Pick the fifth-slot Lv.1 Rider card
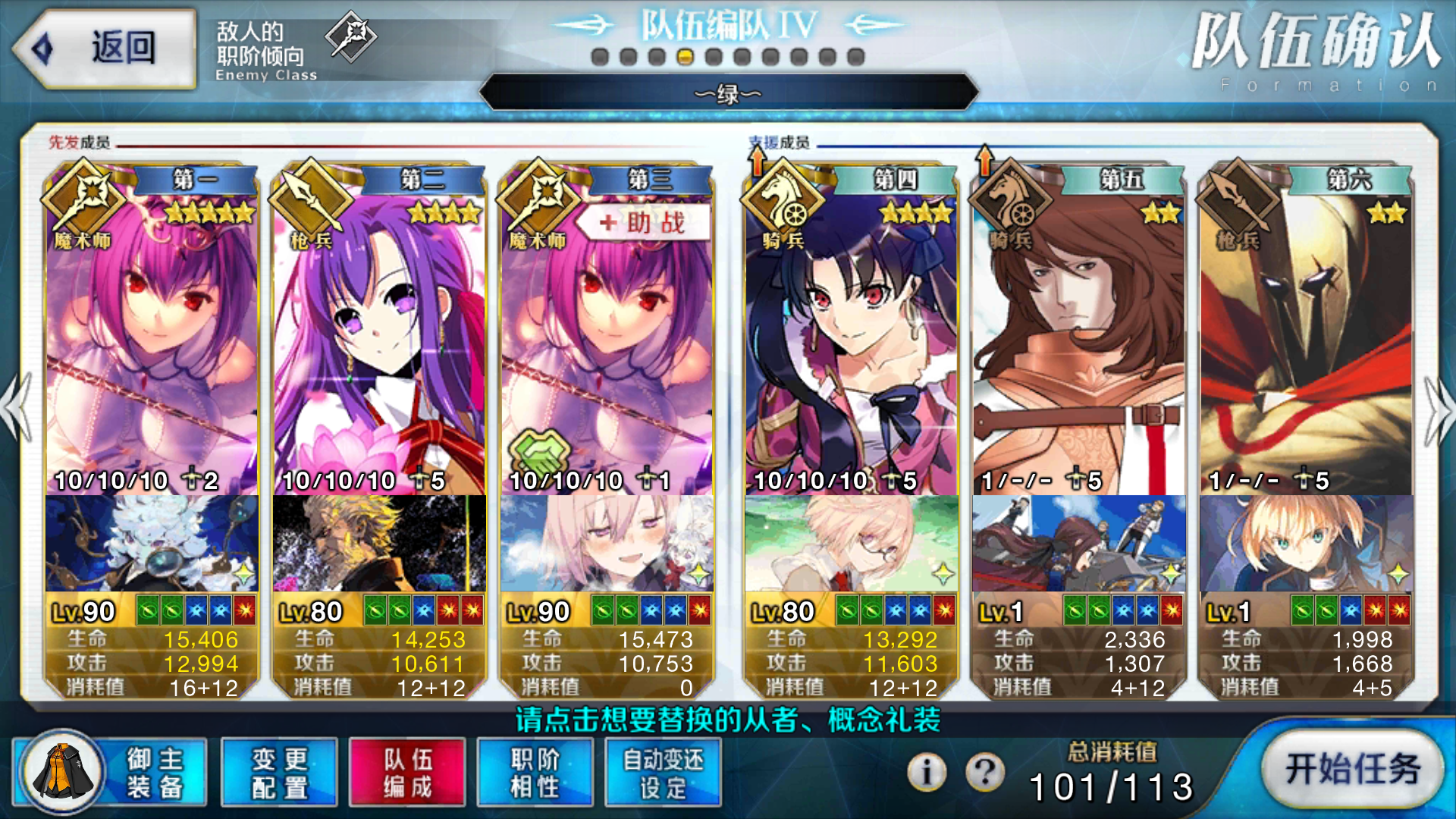This screenshot has width=1456, height=819. pos(1078,341)
